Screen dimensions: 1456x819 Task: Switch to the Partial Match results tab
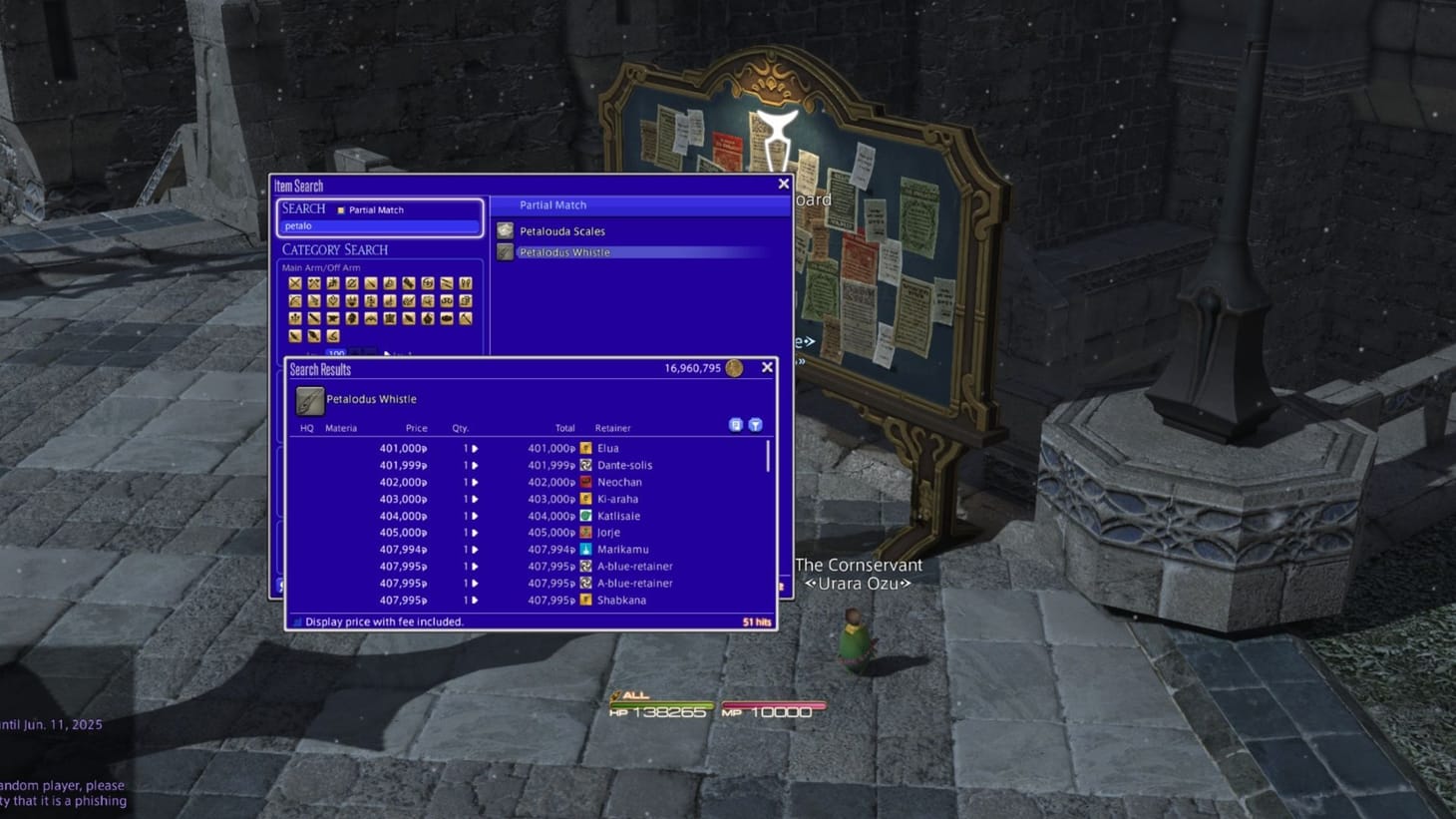pos(553,205)
